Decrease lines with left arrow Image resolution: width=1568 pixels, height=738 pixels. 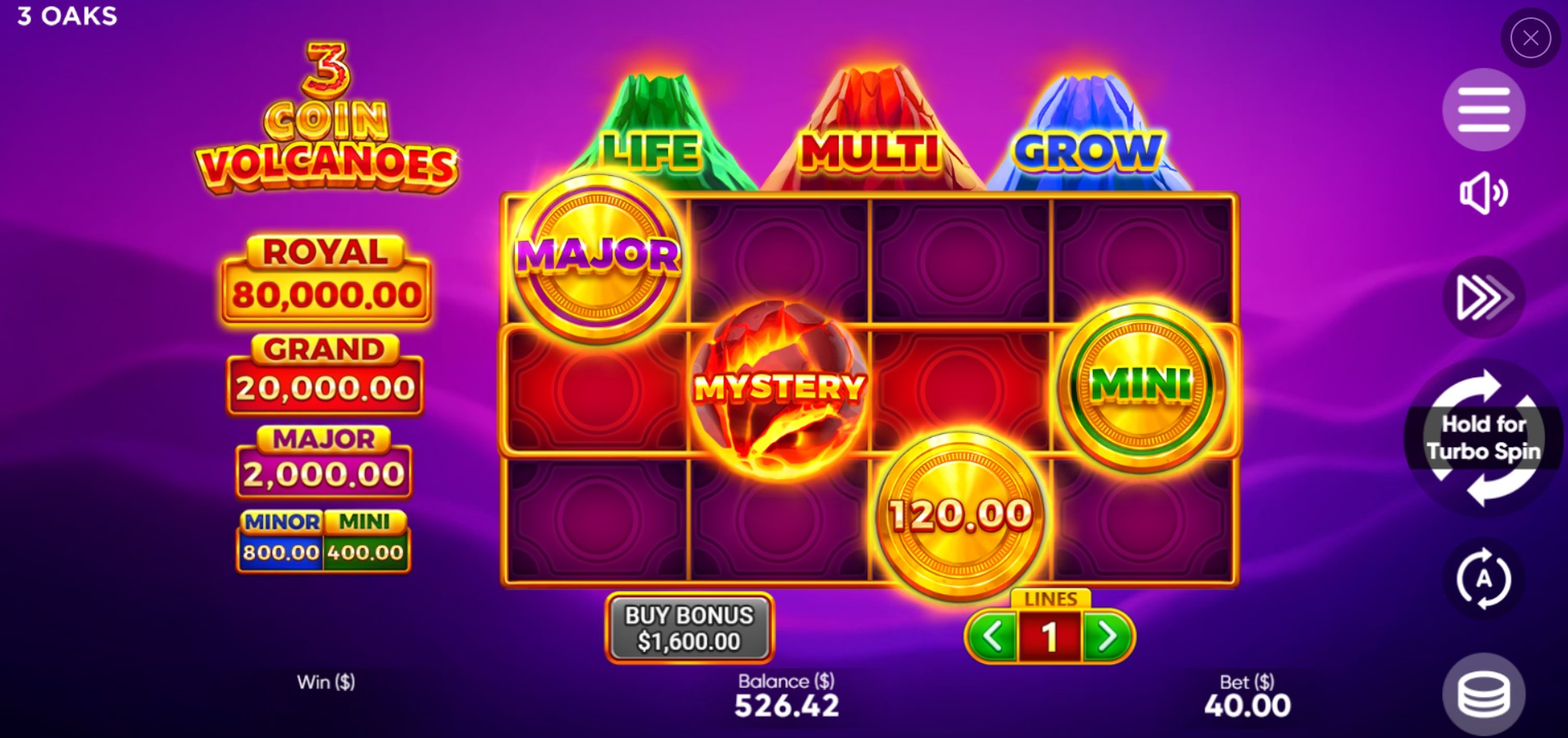point(993,634)
